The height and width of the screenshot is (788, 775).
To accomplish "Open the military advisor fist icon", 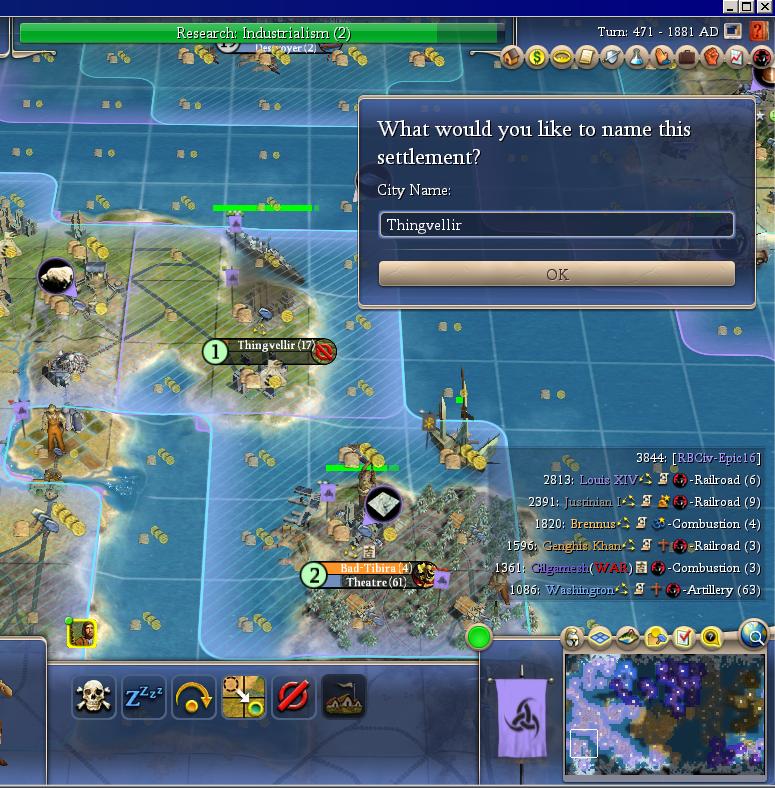I will click(711, 58).
